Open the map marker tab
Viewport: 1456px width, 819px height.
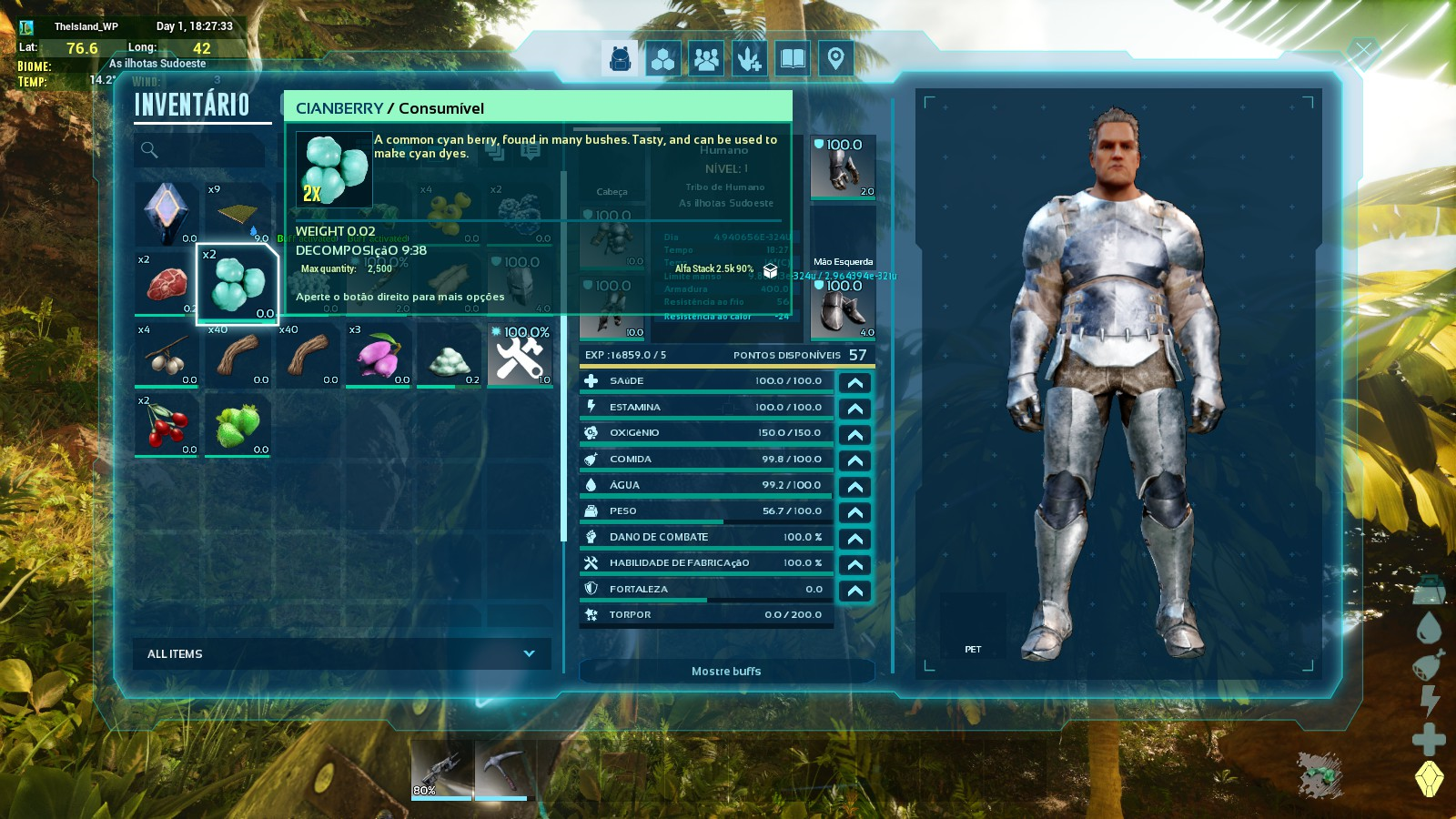pyautogui.click(x=835, y=59)
